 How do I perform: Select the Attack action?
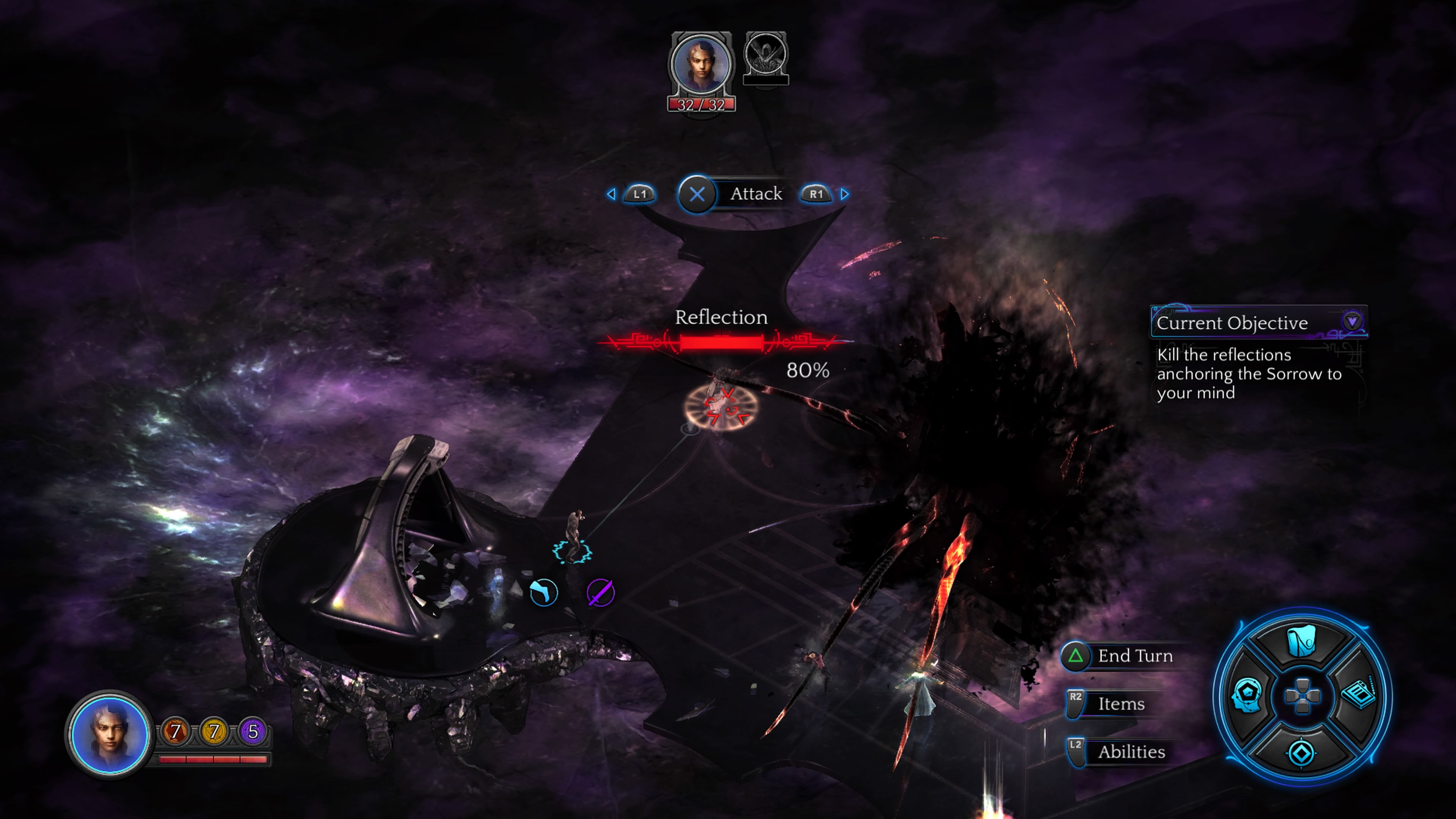698,194
